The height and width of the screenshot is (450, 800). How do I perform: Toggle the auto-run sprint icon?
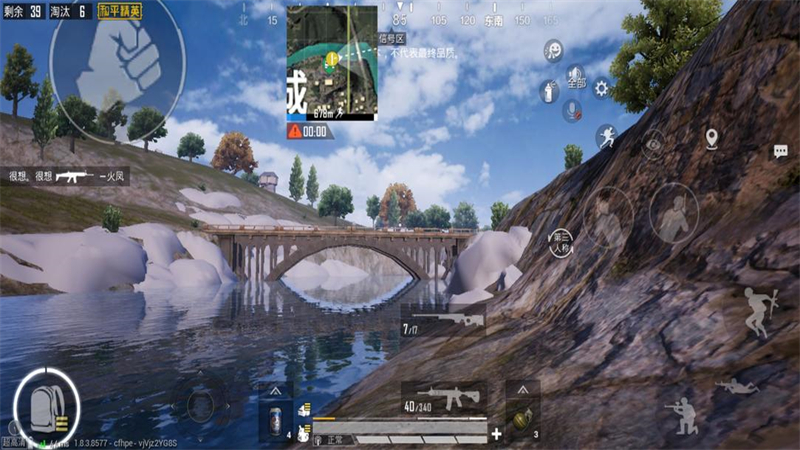click(x=606, y=137)
